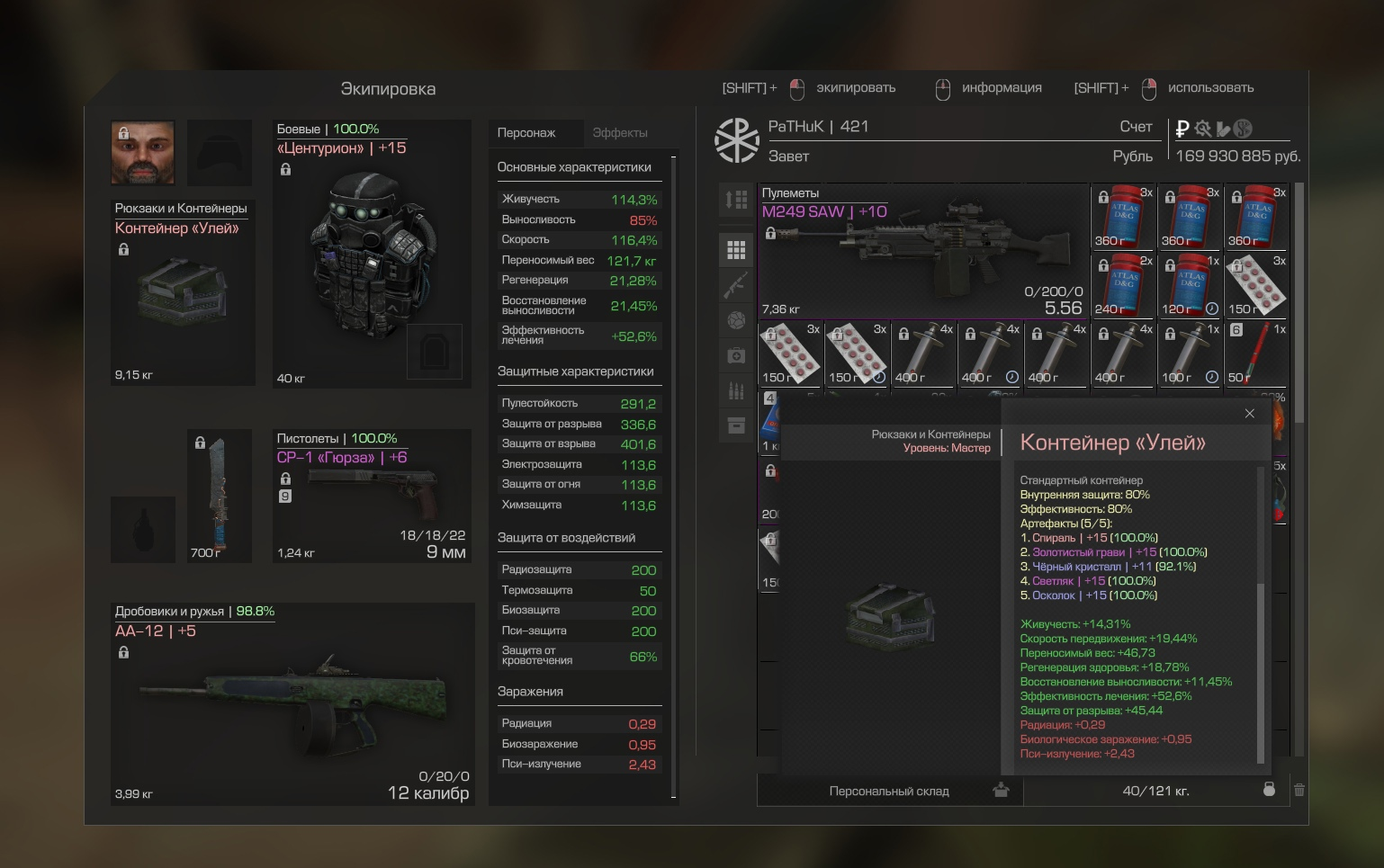This screenshot has width=1384, height=868.
Task: Click the character face portrait
Action: 143,152
